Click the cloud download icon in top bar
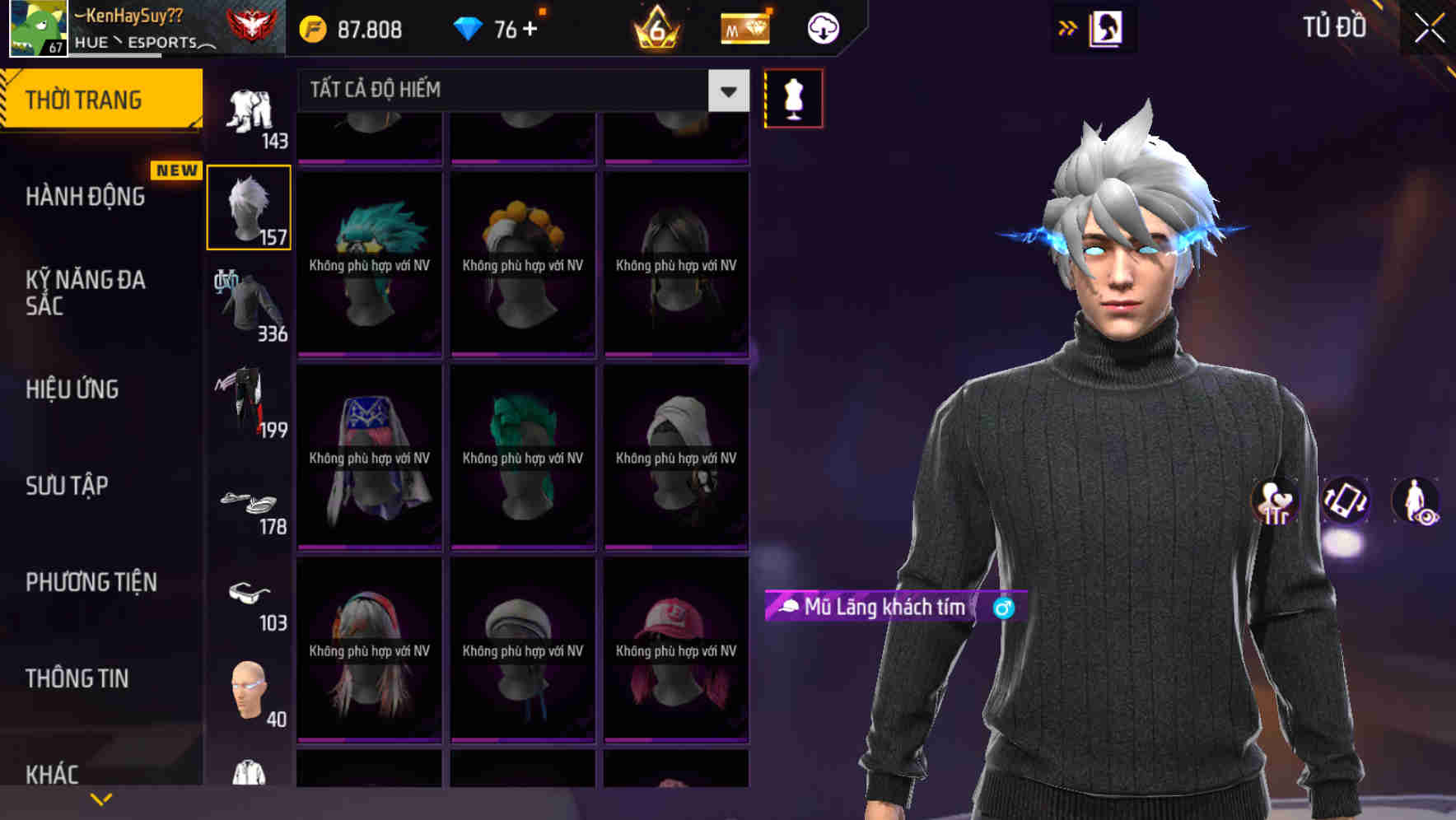The height and width of the screenshot is (820, 1456). [x=822, y=27]
